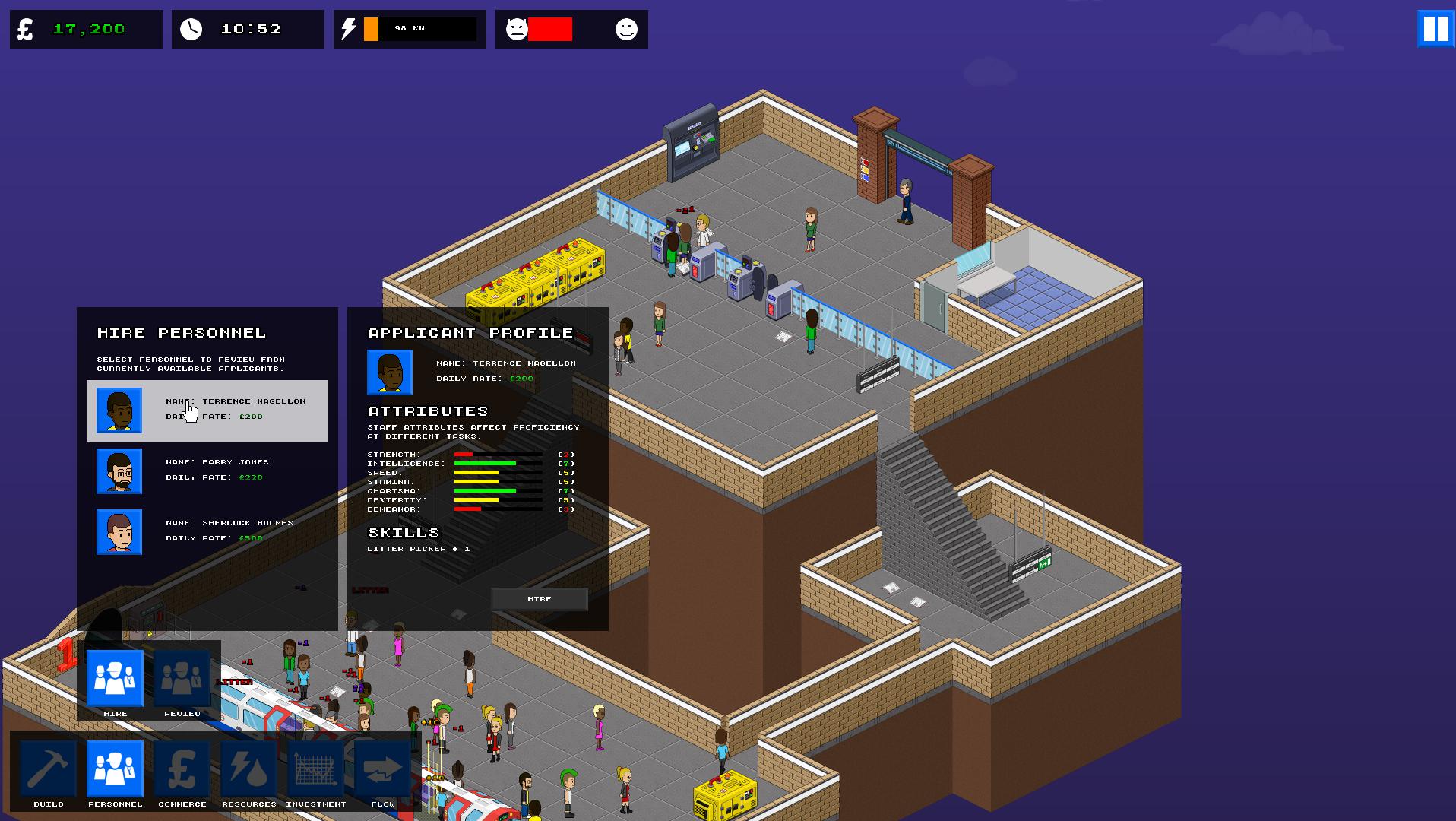The height and width of the screenshot is (821, 1456).
Task: Click Barry Jones's portrait thumbnail
Action: point(119,471)
